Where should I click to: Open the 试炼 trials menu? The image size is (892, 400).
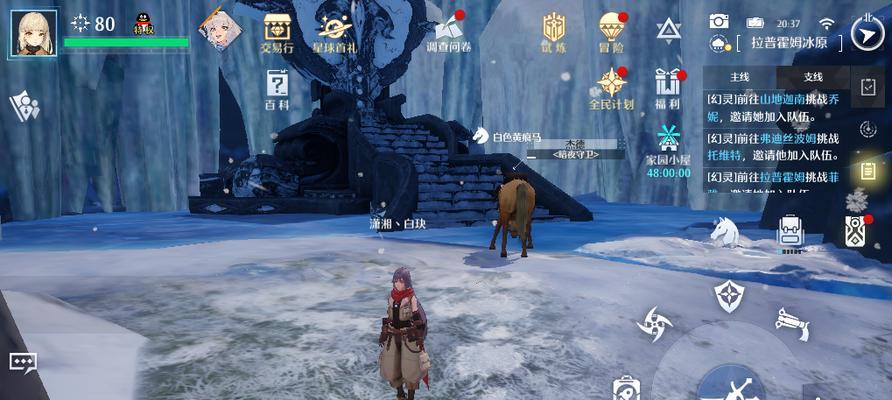554,33
